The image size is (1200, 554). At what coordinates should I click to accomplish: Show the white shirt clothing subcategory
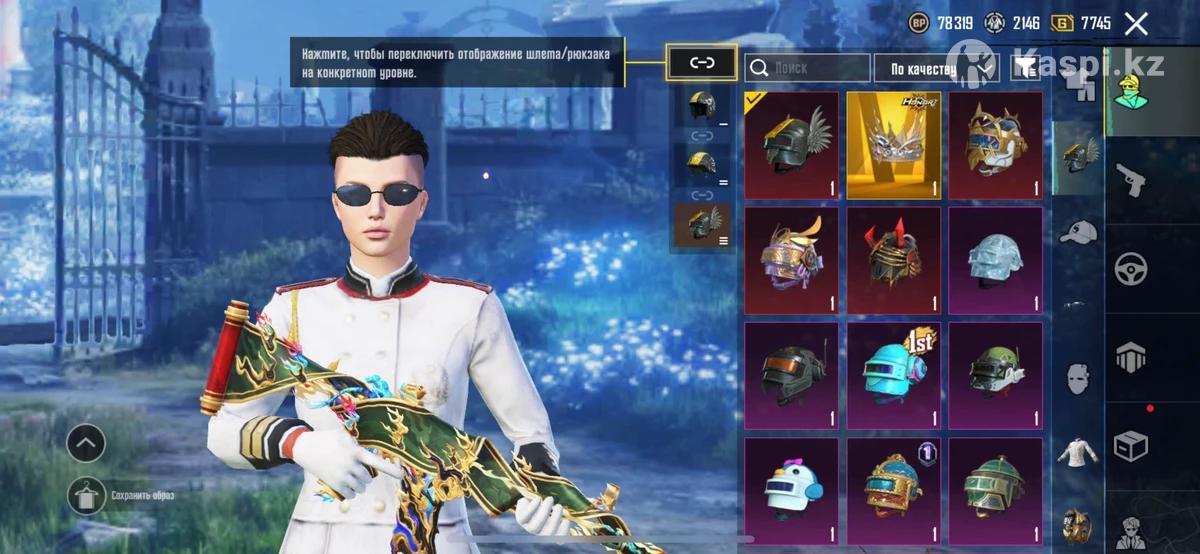1078,452
